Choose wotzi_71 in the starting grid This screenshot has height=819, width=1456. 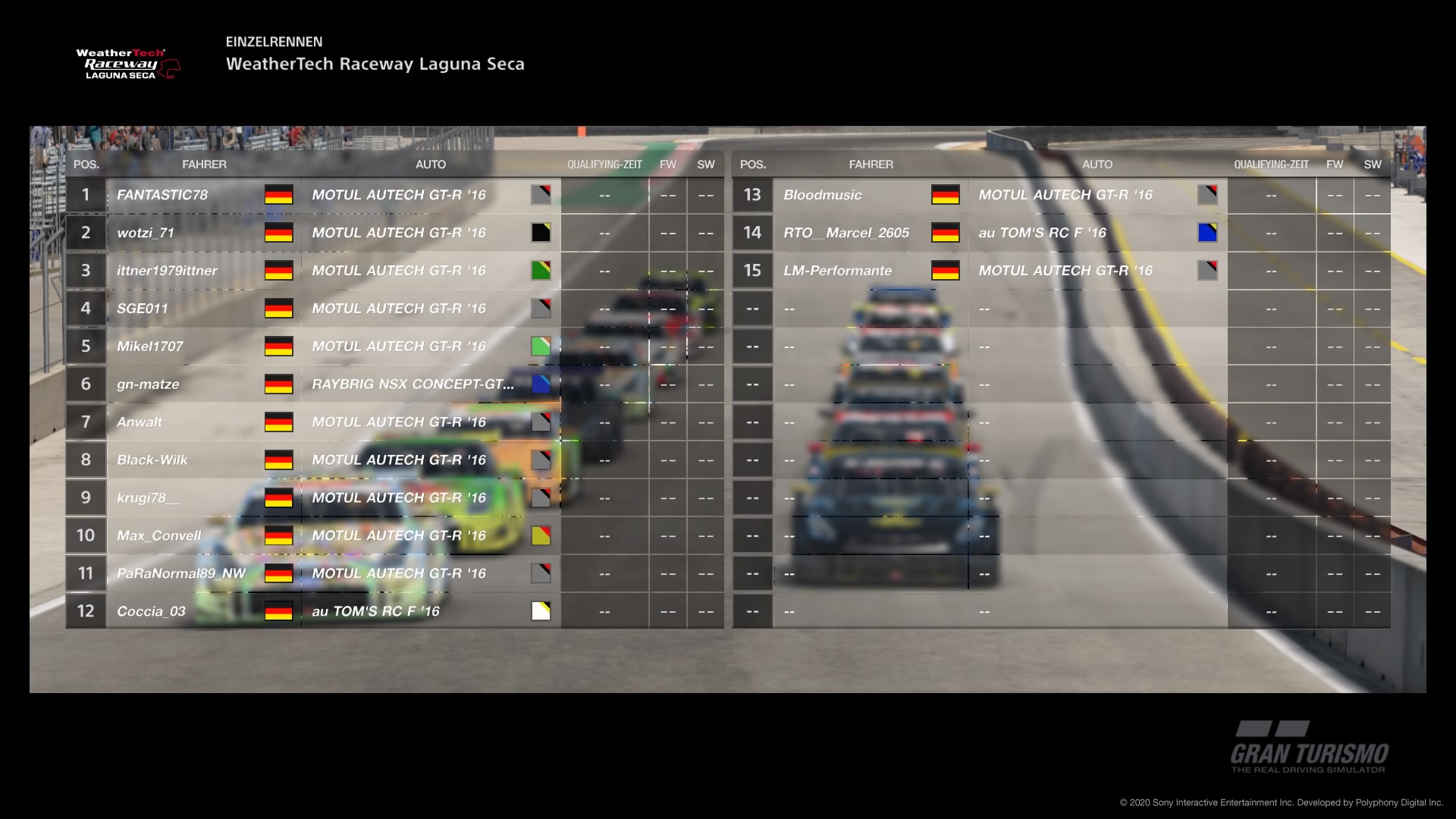tap(146, 233)
